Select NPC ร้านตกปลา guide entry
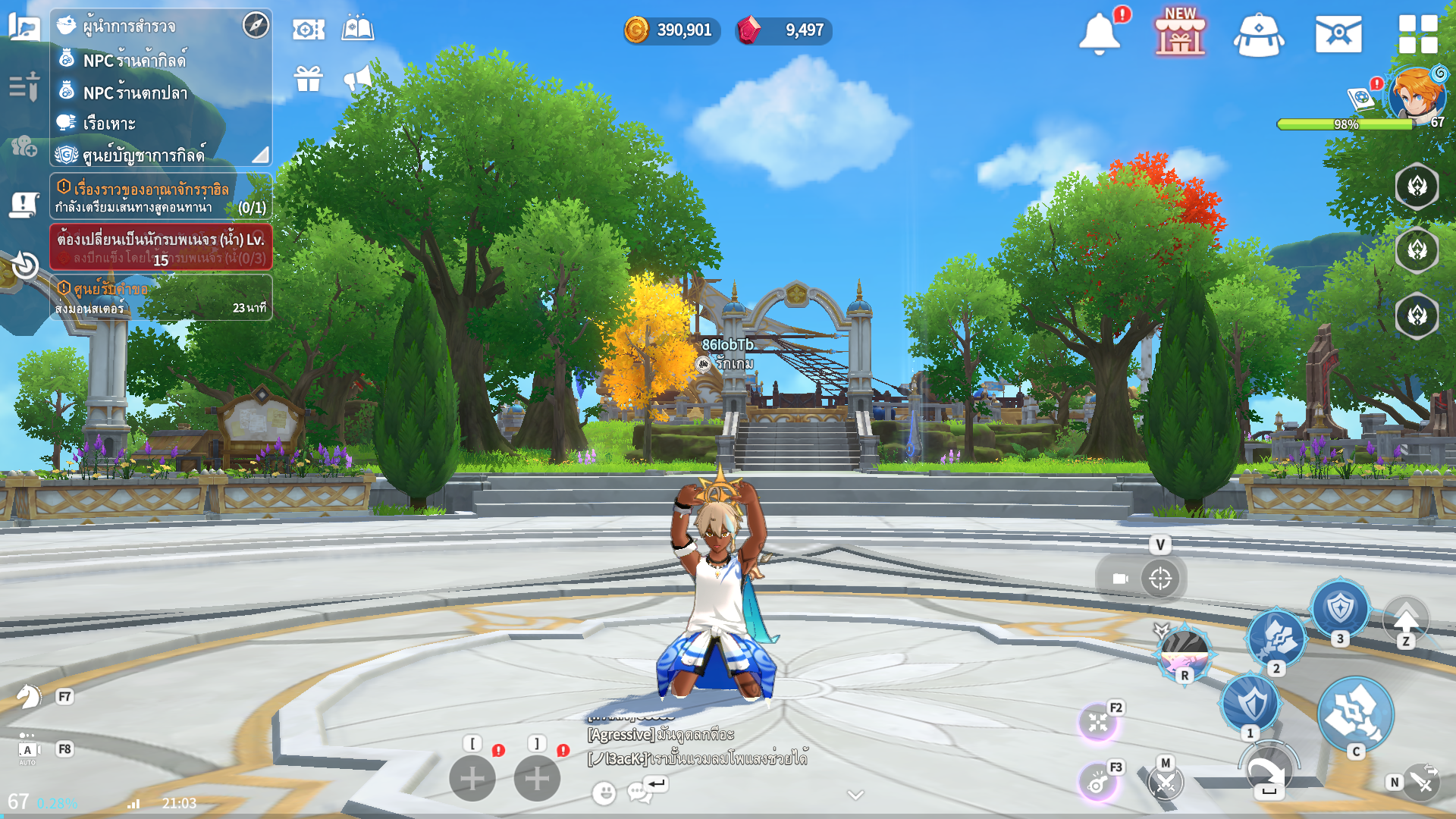Screen dimensions: 1456x819 (x=135, y=93)
